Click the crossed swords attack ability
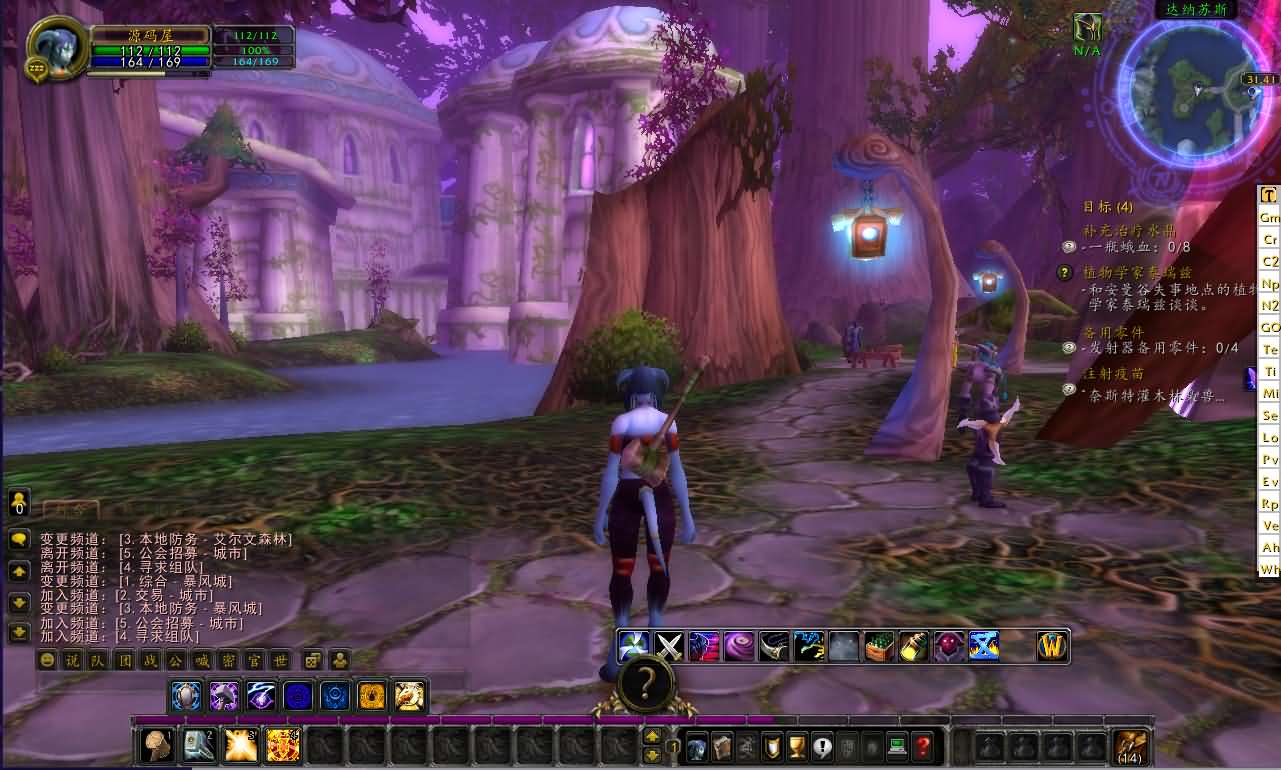Screen dimensions: 1281x770 (669, 646)
